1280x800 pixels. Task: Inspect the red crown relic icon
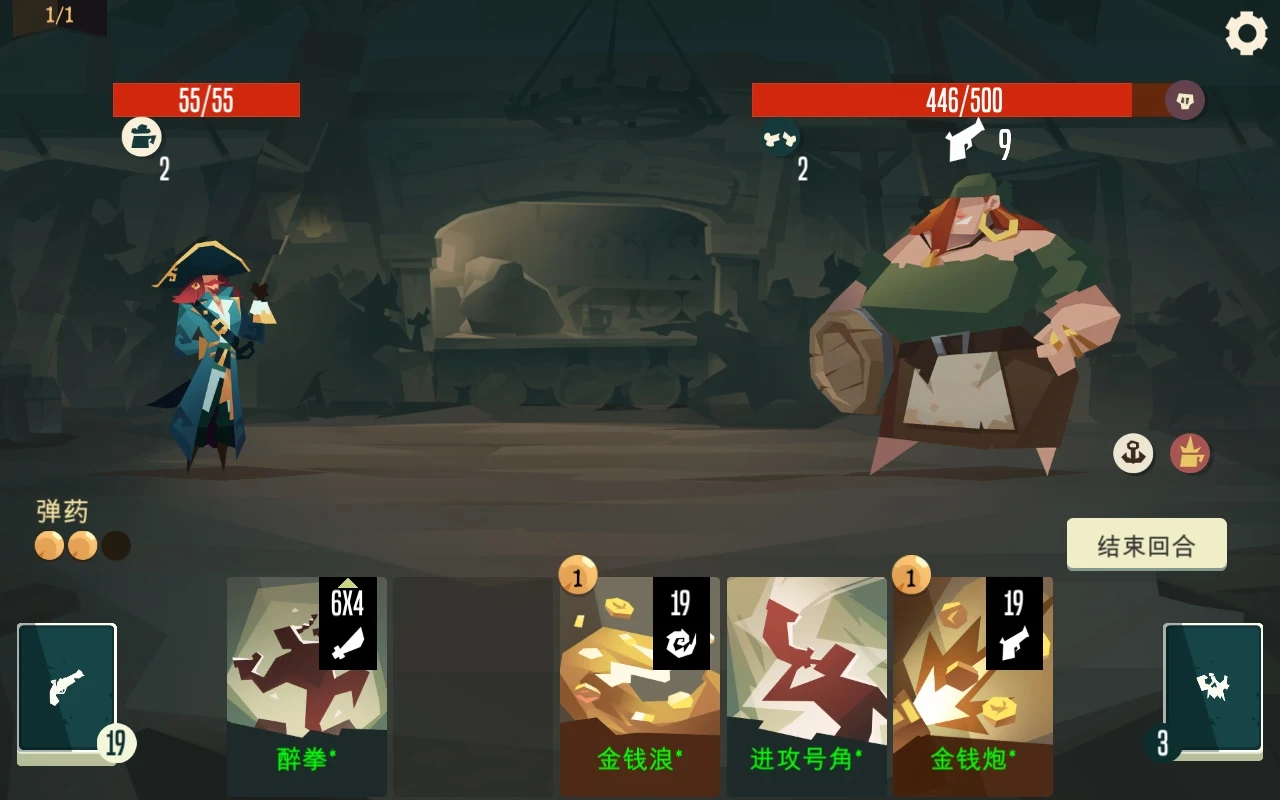click(1190, 453)
